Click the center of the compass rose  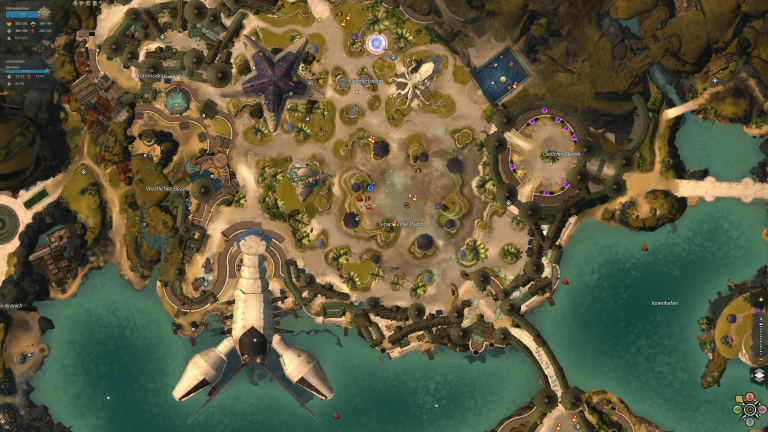coord(749,409)
